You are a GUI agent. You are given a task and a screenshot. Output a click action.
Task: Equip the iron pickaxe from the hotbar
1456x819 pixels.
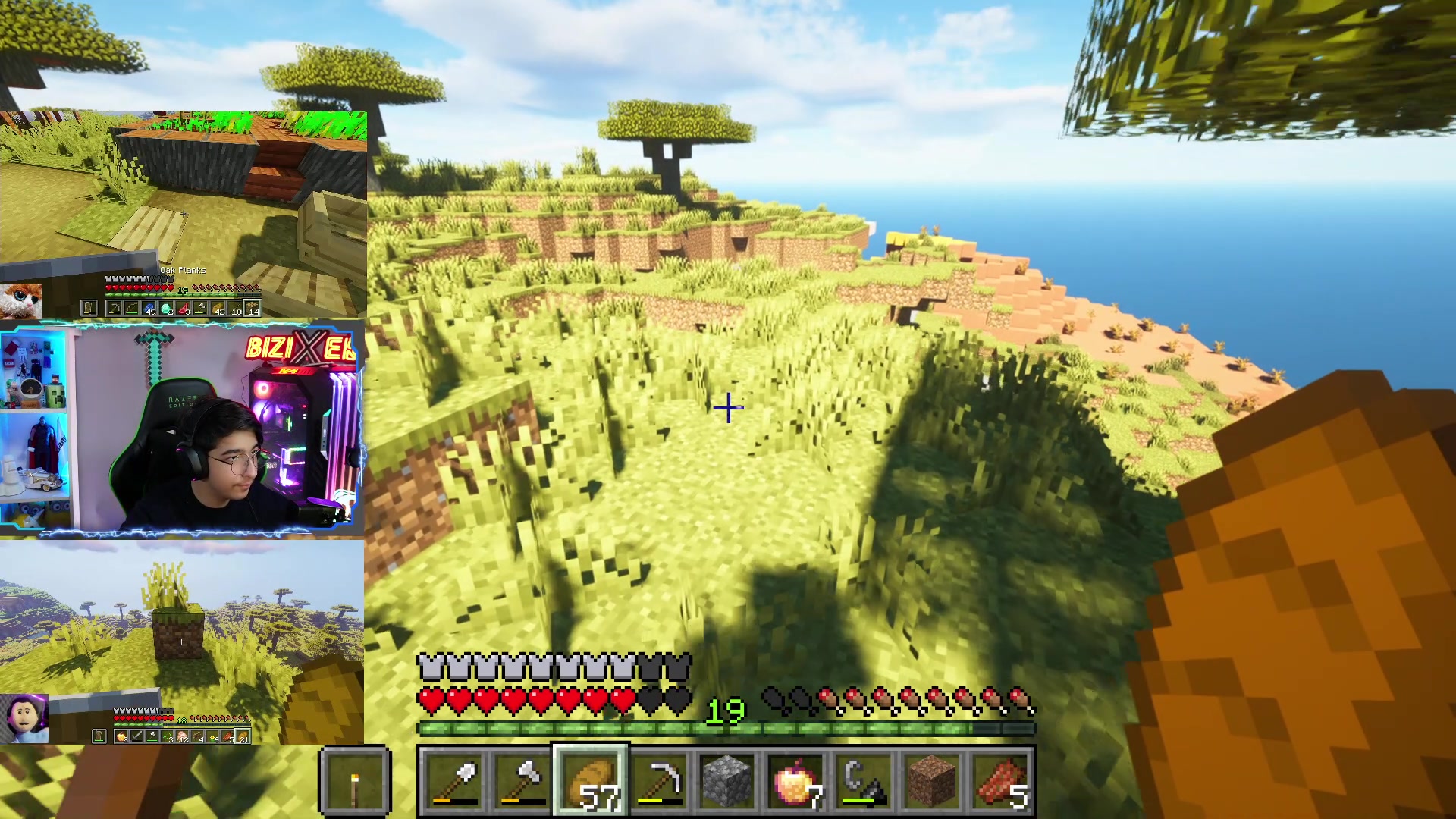659,781
